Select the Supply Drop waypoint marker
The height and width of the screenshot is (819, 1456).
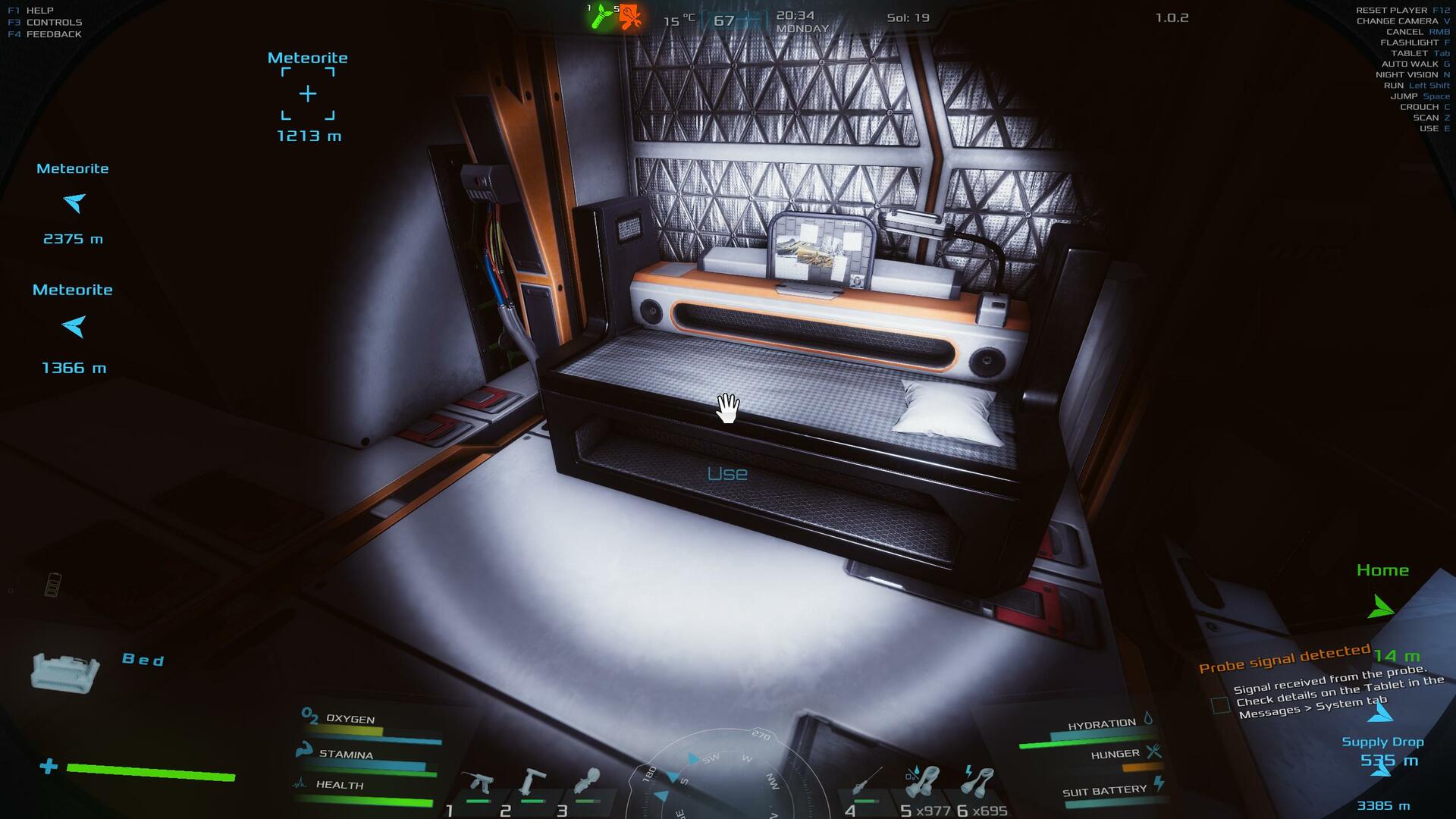point(1380,713)
